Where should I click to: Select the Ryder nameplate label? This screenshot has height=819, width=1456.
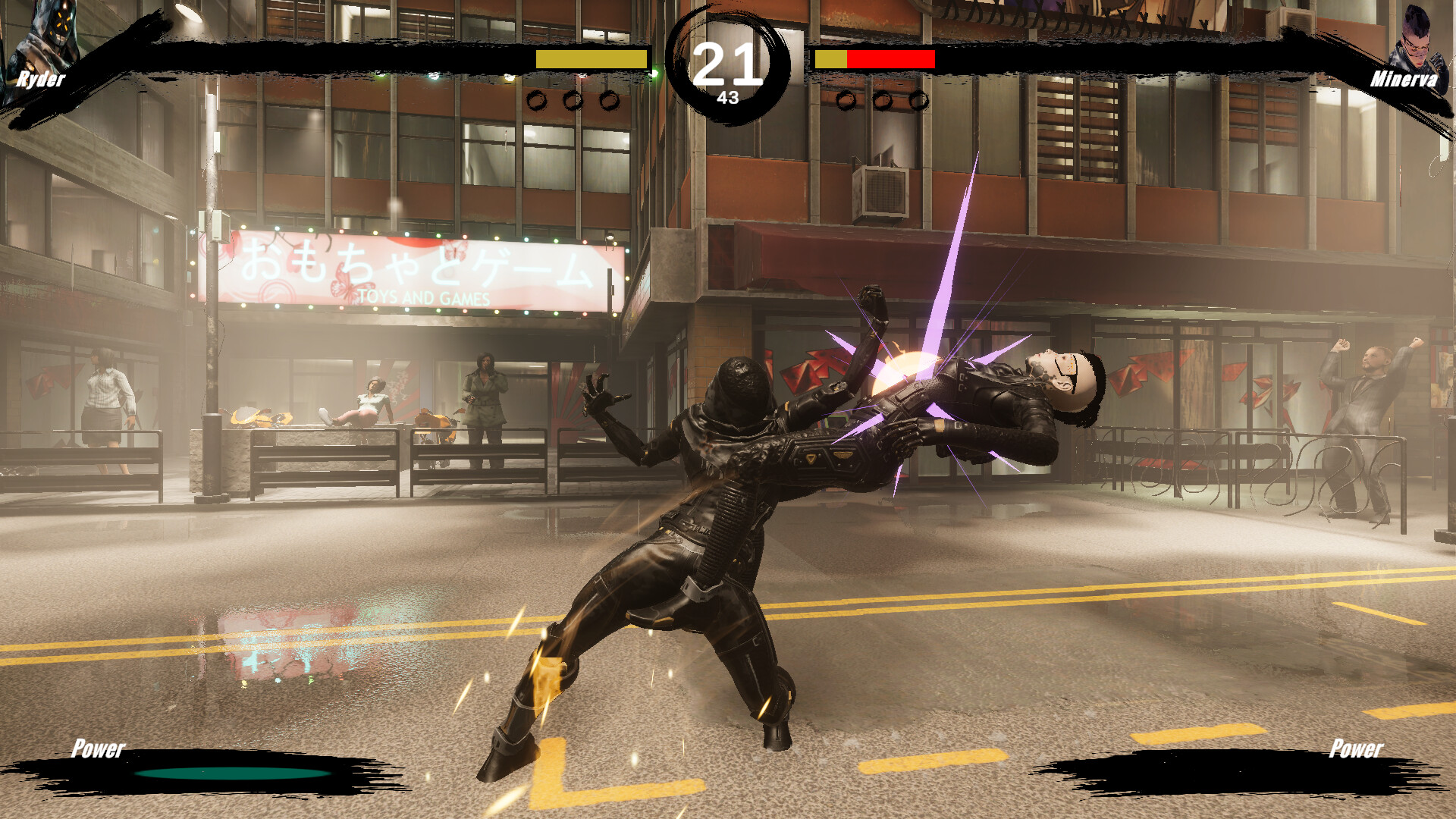[43, 79]
